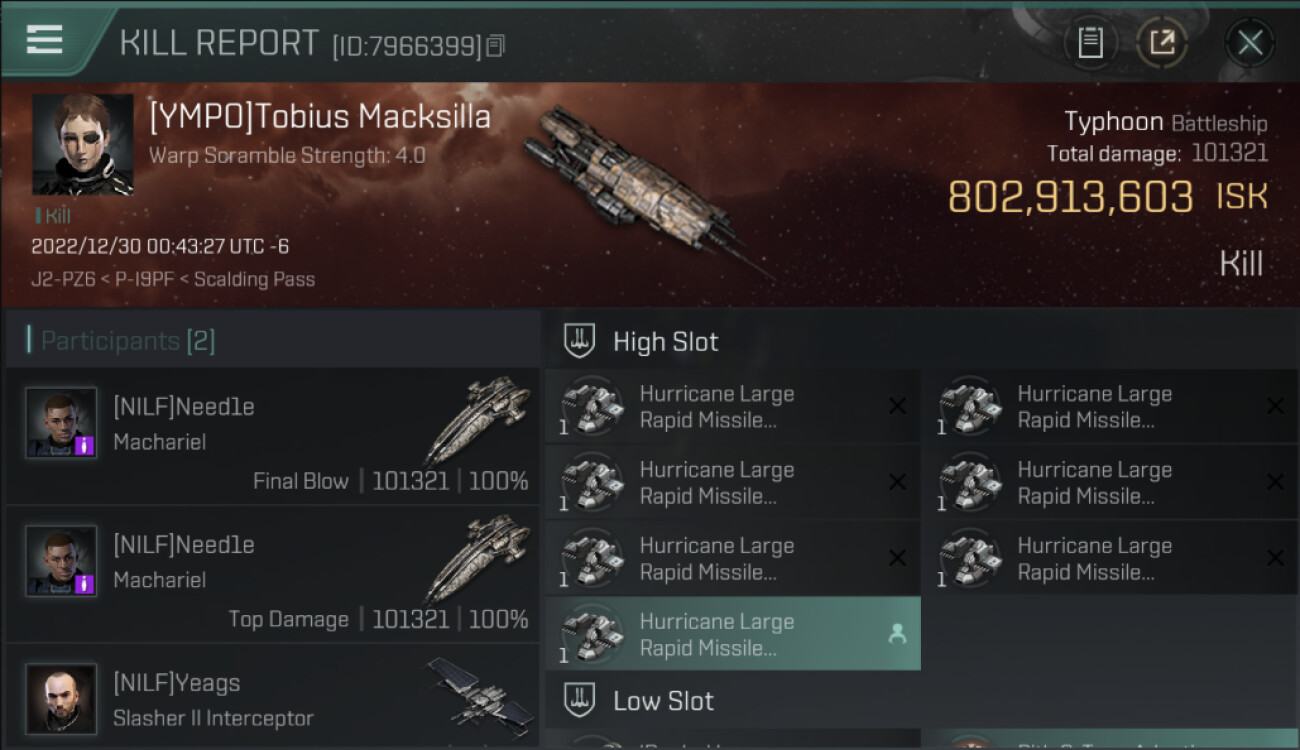Copy the kill report ID

point(497,45)
